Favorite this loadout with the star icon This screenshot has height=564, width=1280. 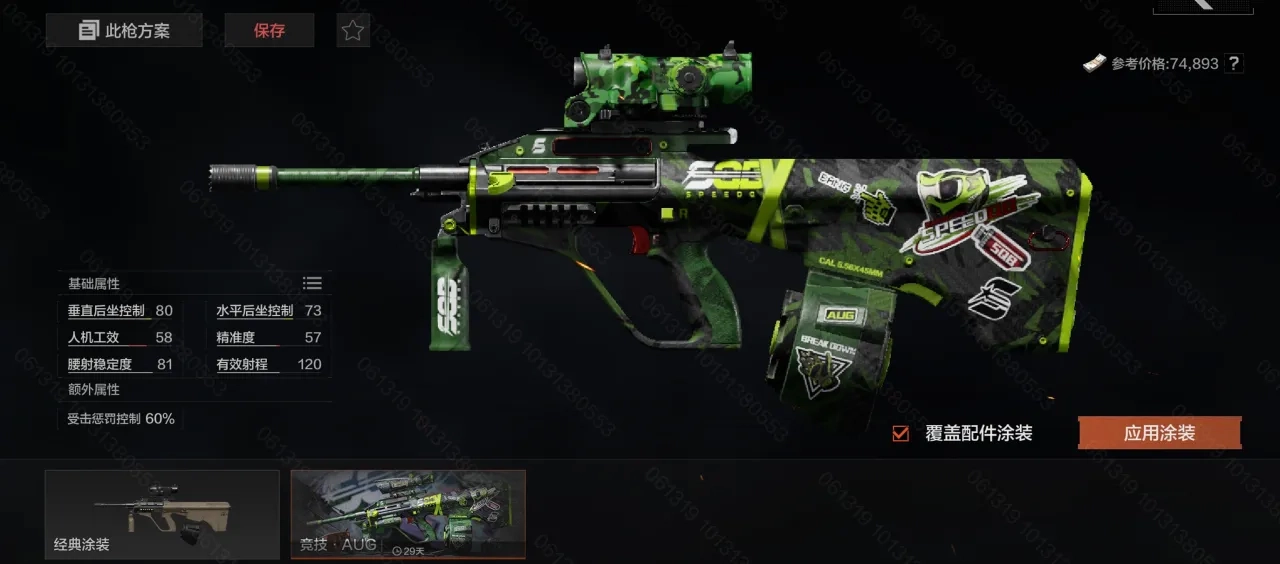353,30
